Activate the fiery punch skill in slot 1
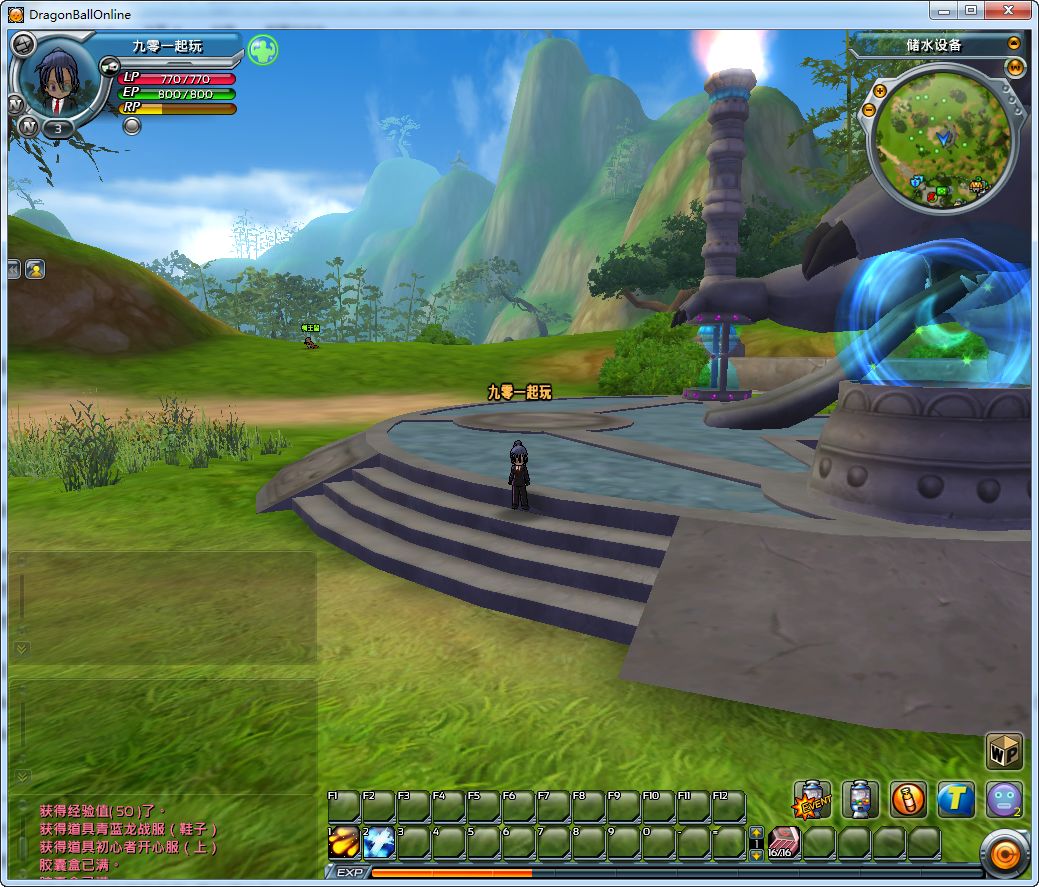 click(344, 843)
